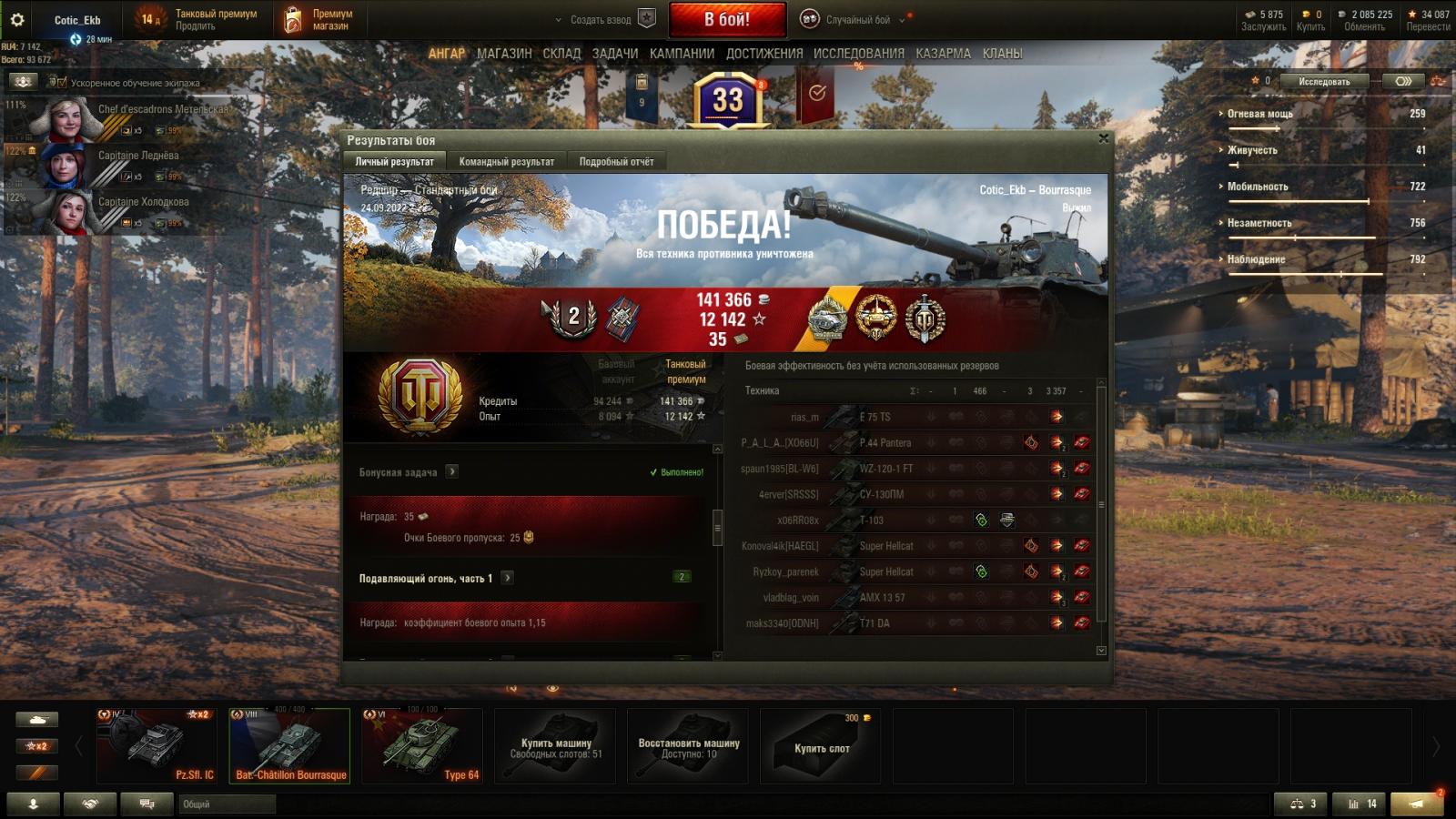Open Восстановить машину option
Viewport: 1456px width, 819px height.
tap(688, 746)
